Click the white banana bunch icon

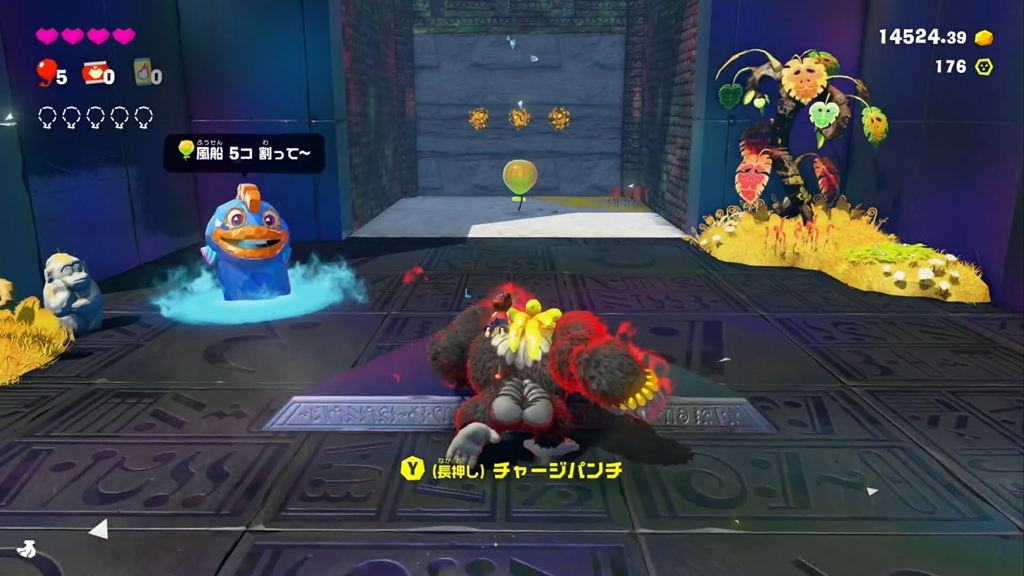(25, 548)
